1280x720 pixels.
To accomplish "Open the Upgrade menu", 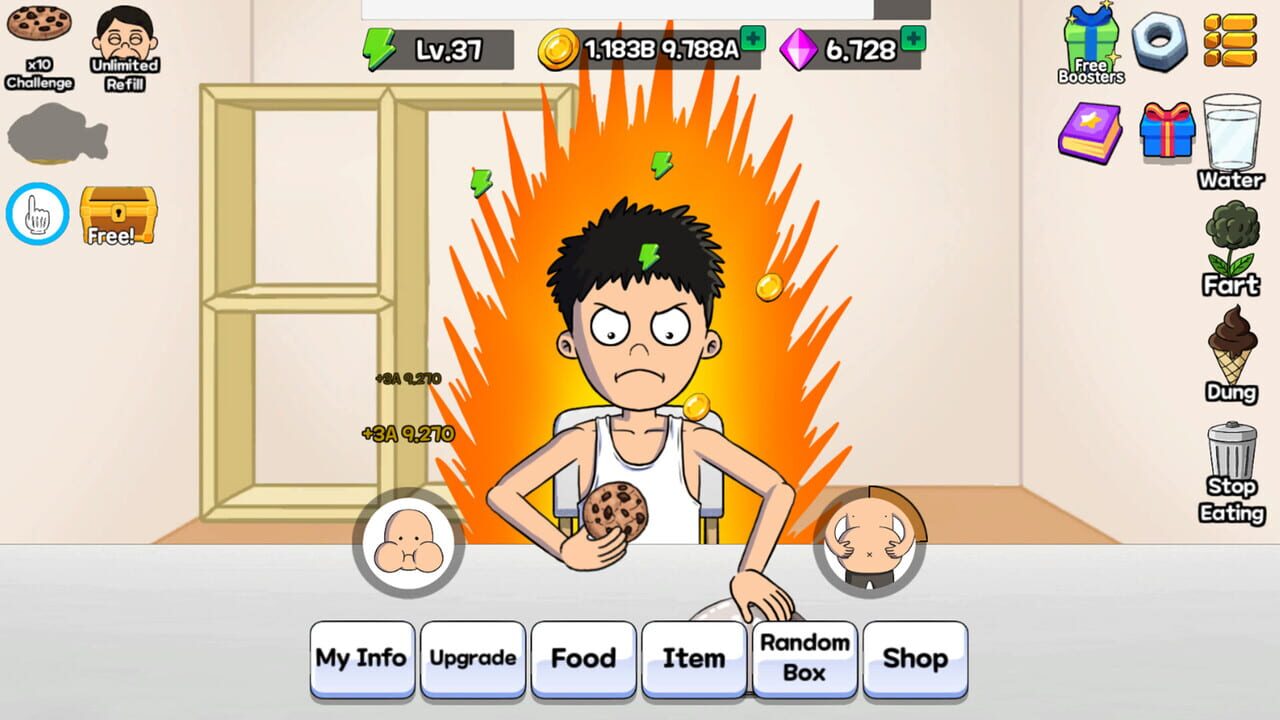I will 472,658.
